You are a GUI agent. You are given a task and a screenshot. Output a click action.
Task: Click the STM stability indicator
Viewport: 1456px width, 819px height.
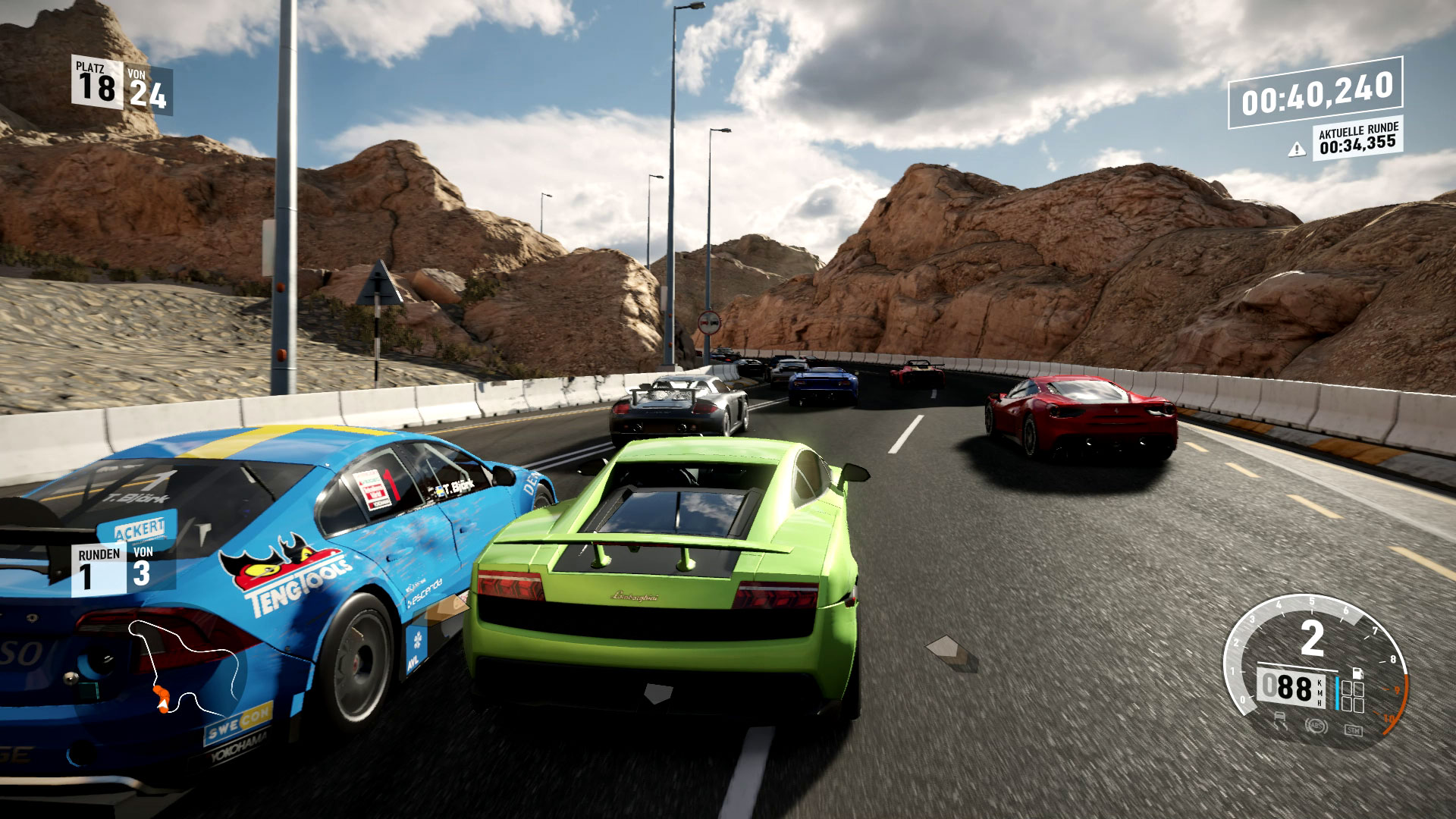(x=1352, y=730)
